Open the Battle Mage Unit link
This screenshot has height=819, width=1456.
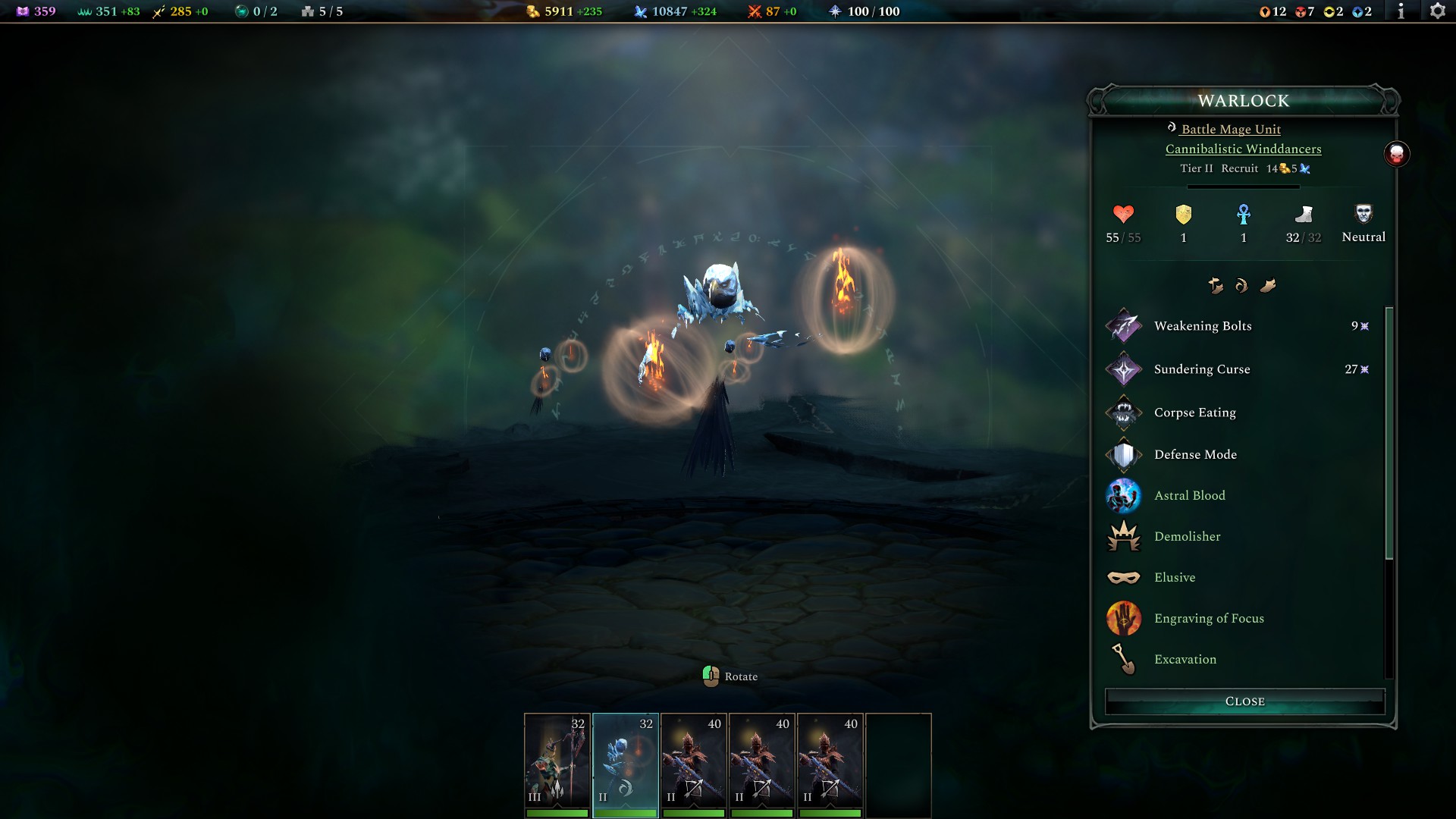click(x=1228, y=129)
